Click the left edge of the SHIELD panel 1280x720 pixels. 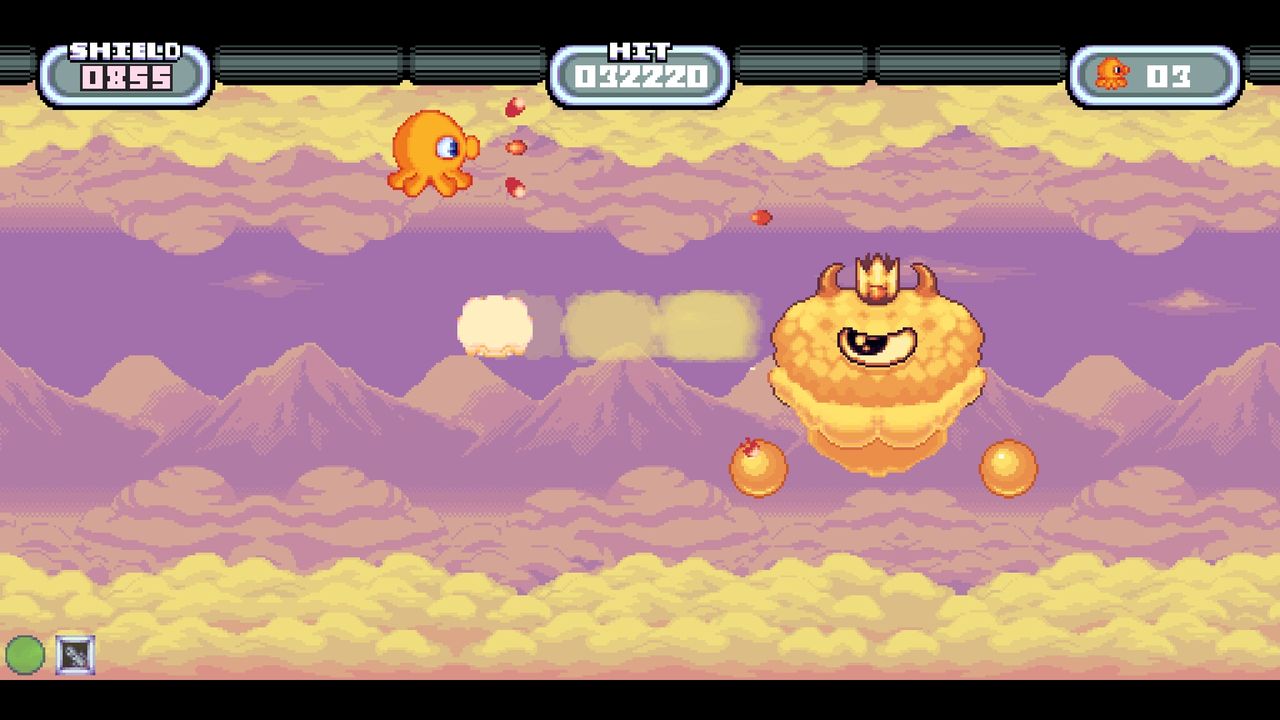(x=45, y=72)
